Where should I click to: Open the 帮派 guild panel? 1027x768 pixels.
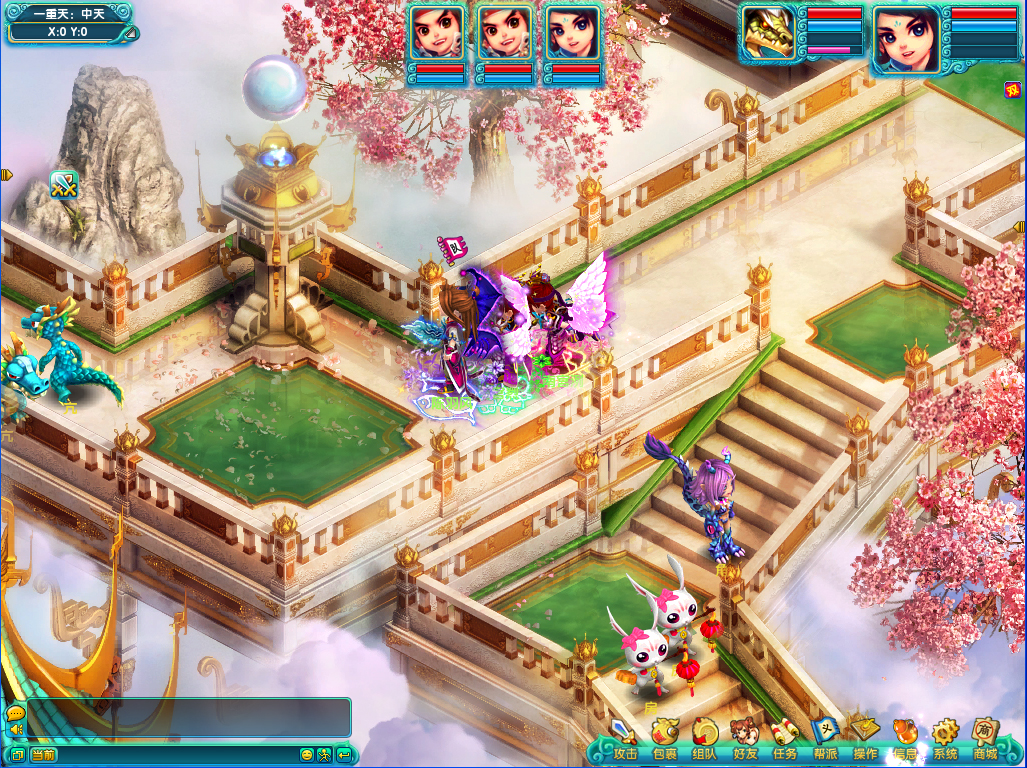[825, 739]
